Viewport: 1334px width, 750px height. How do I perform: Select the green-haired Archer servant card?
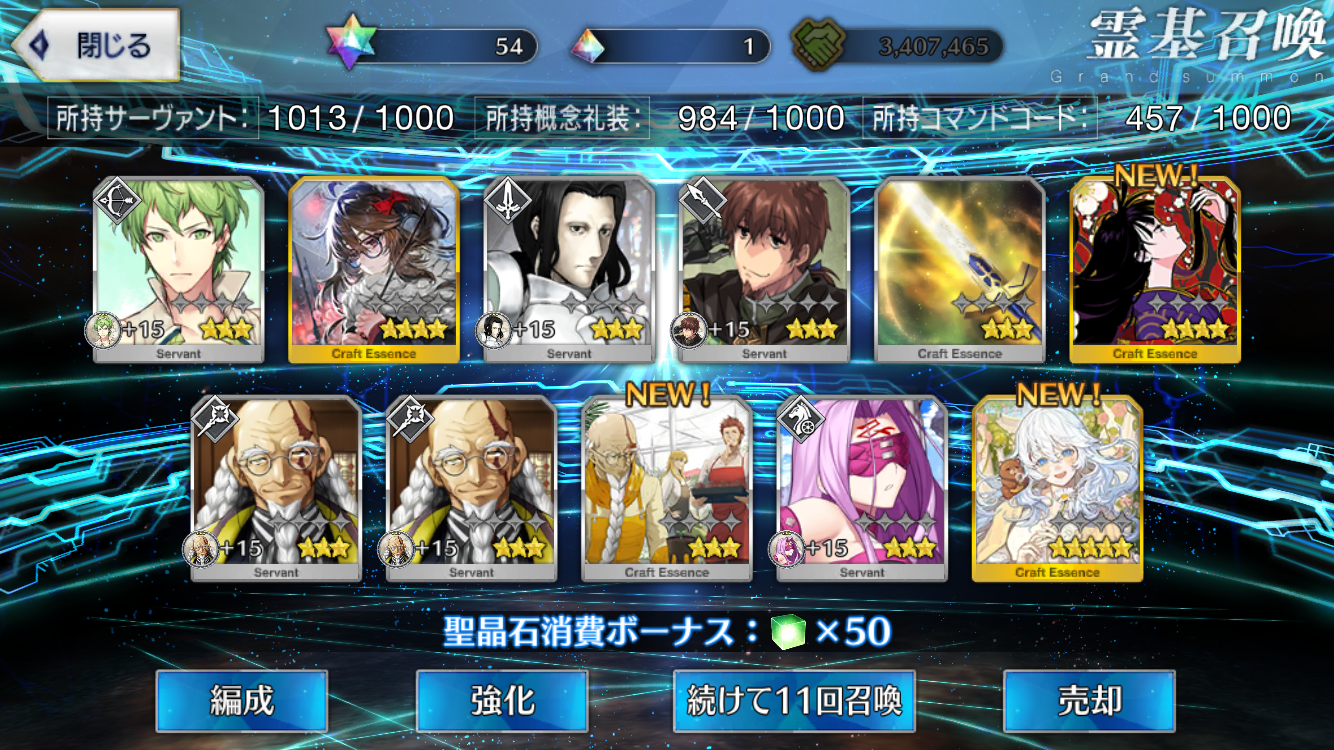coord(178,268)
